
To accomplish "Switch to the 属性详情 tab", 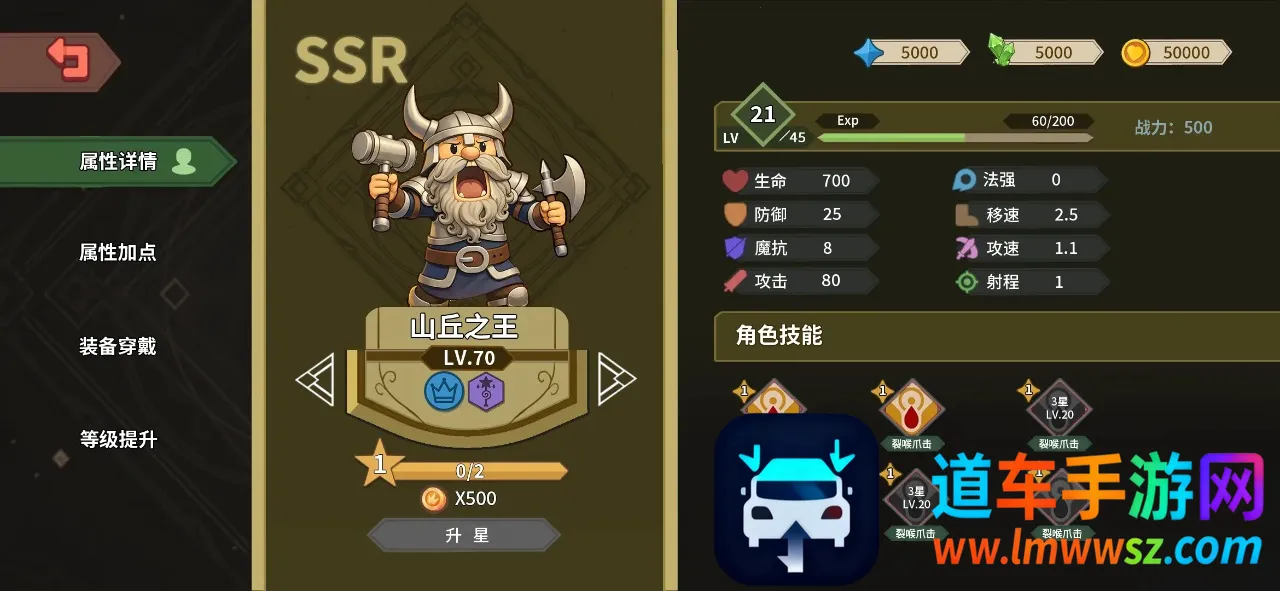I will point(118,162).
